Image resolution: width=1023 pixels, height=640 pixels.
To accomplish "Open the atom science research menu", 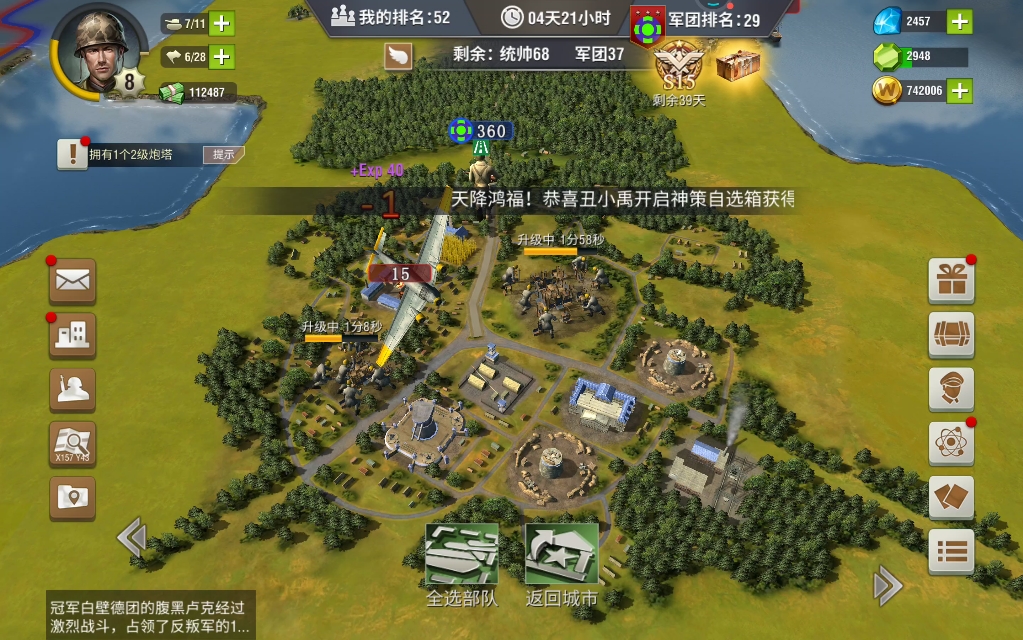I will point(950,443).
